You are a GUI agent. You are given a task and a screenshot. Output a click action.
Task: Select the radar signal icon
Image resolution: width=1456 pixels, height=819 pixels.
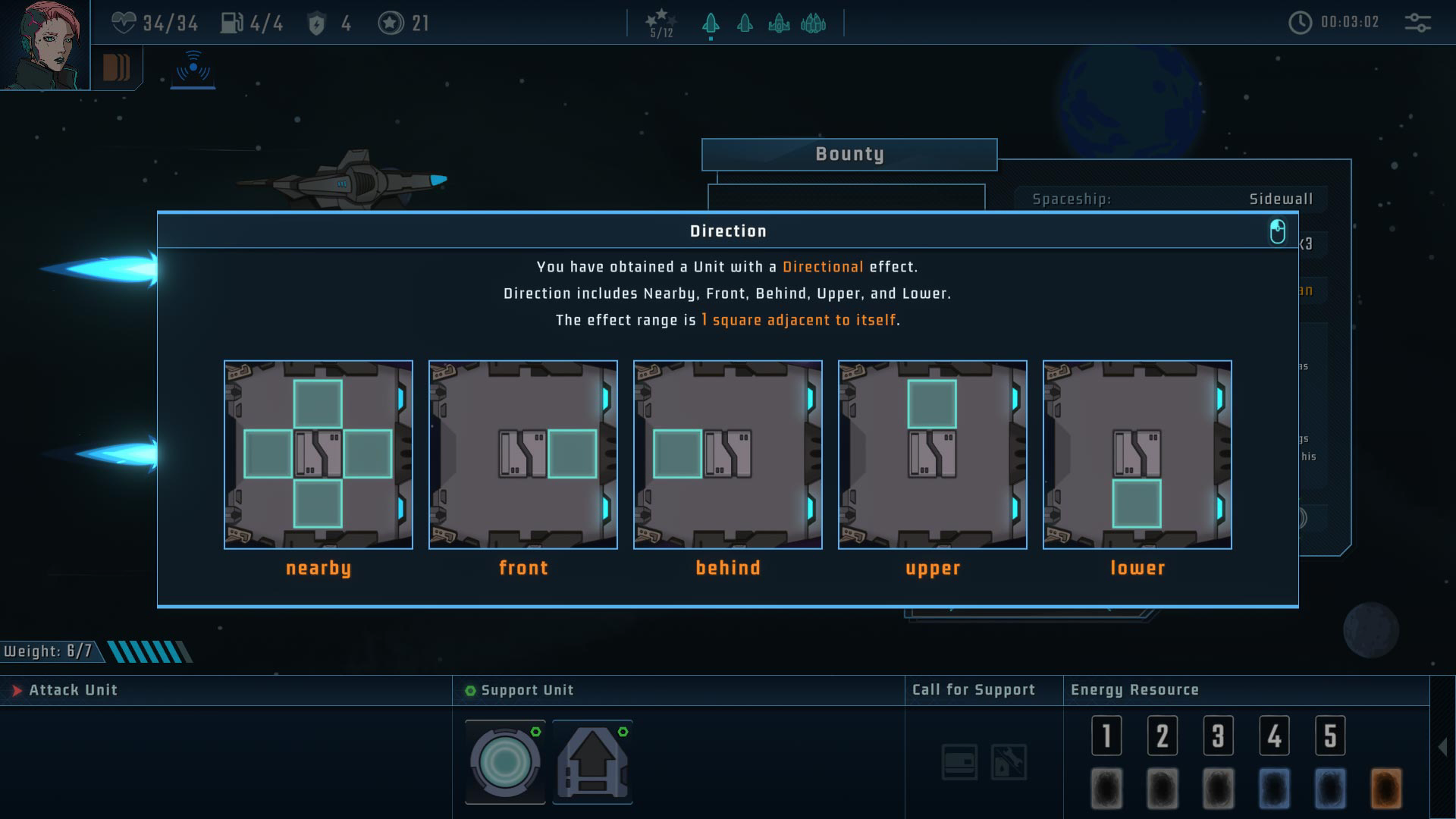(193, 68)
